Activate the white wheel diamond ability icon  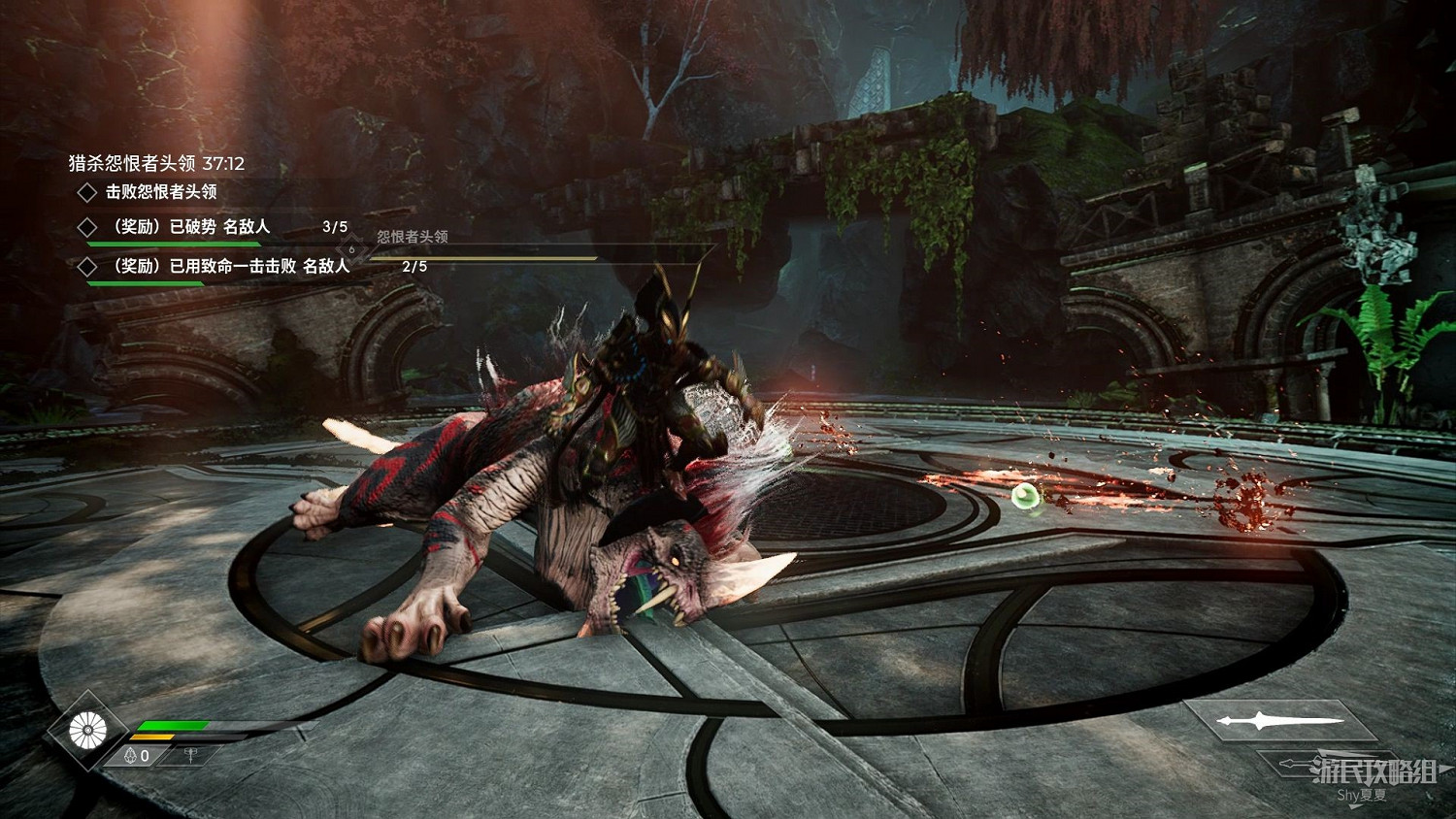pos(87,730)
